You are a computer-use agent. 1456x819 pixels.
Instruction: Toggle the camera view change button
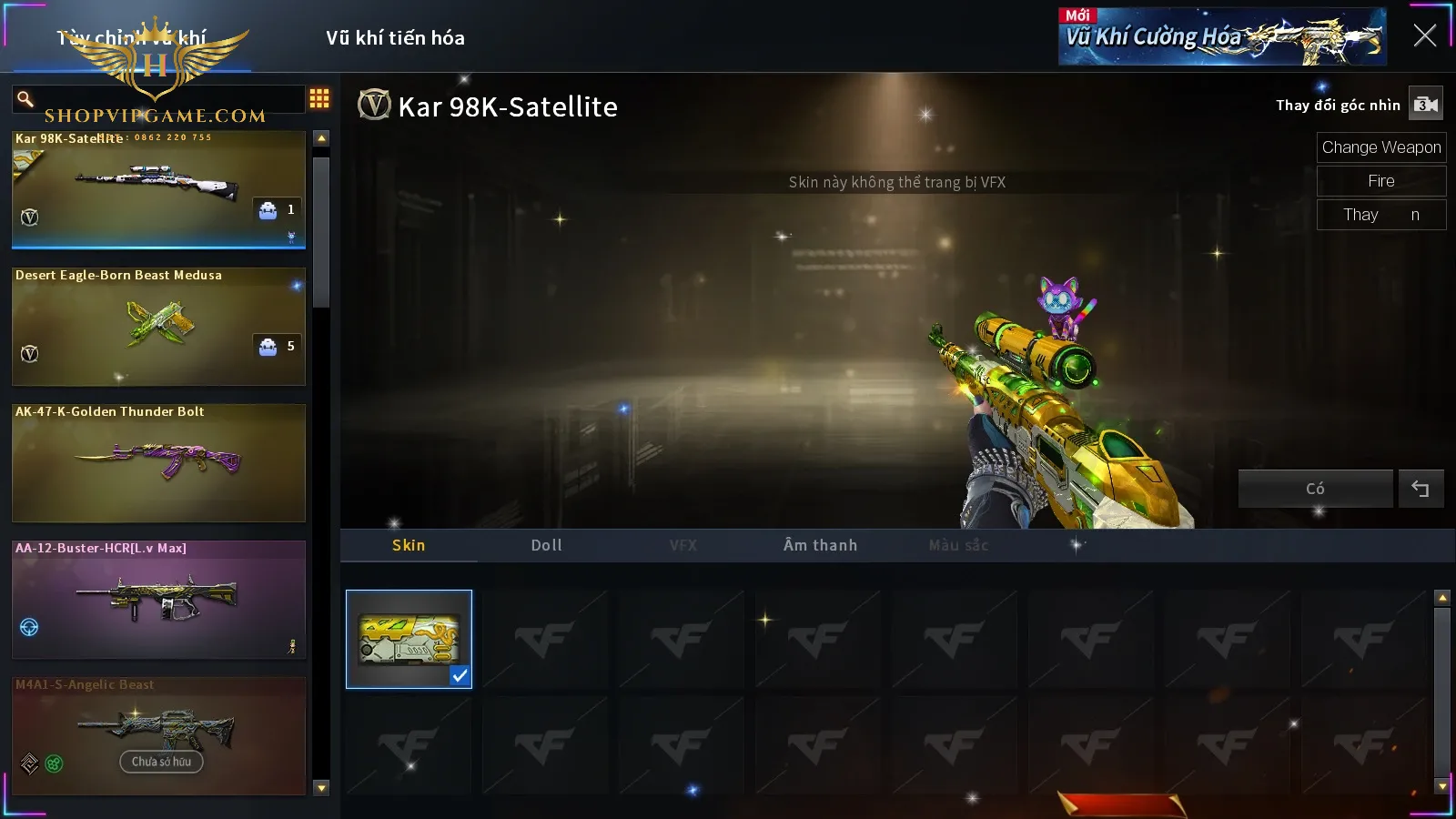point(1425,105)
